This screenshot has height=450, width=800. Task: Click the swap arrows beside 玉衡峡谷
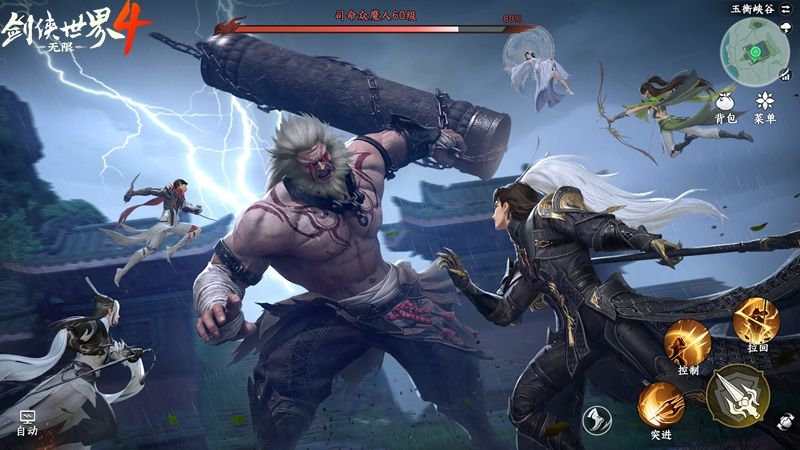(786, 9)
